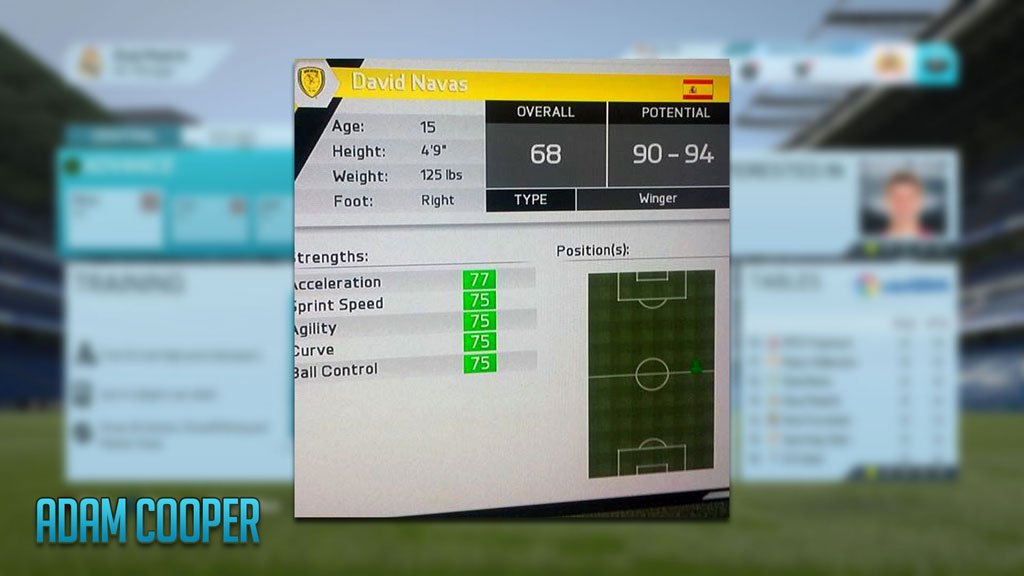This screenshot has height=576, width=1024.
Task: Click the Spain flag icon
Action: (697, 89)
